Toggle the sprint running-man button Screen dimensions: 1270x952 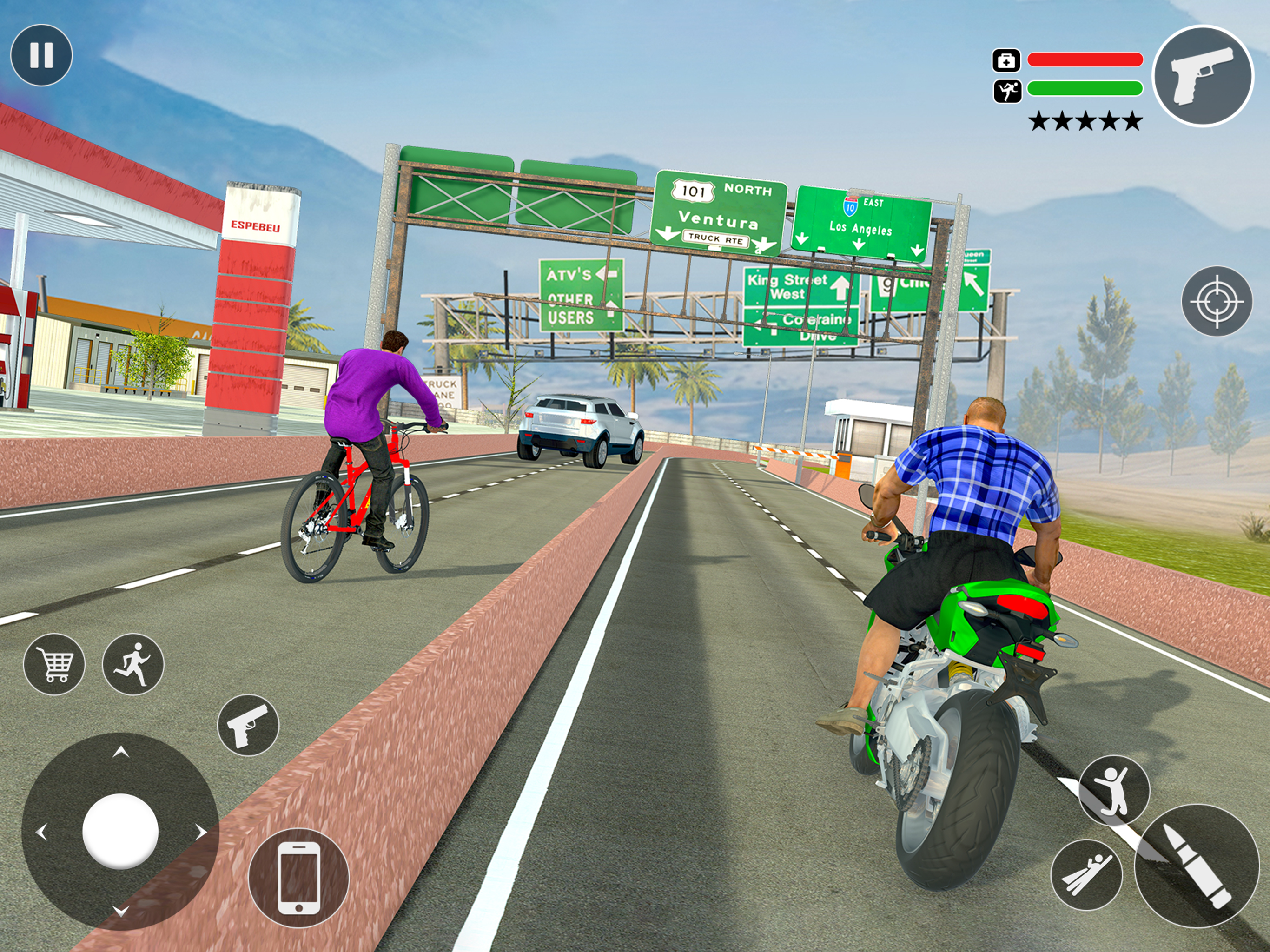coord(132,664)
